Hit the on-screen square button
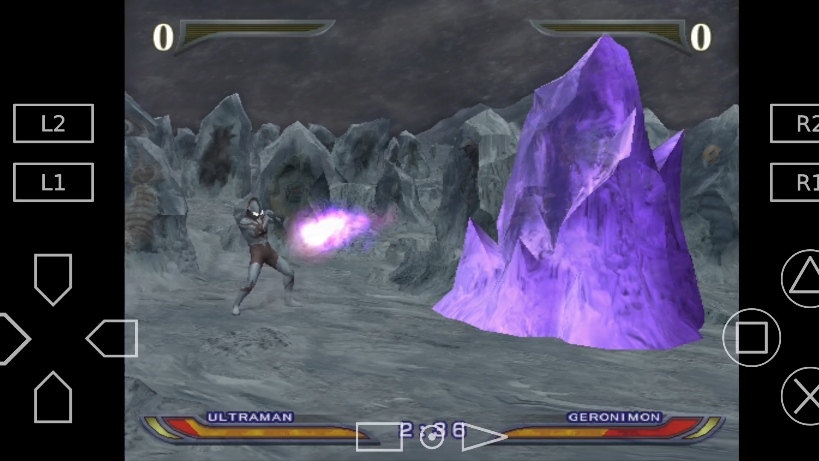 [751, 338]
